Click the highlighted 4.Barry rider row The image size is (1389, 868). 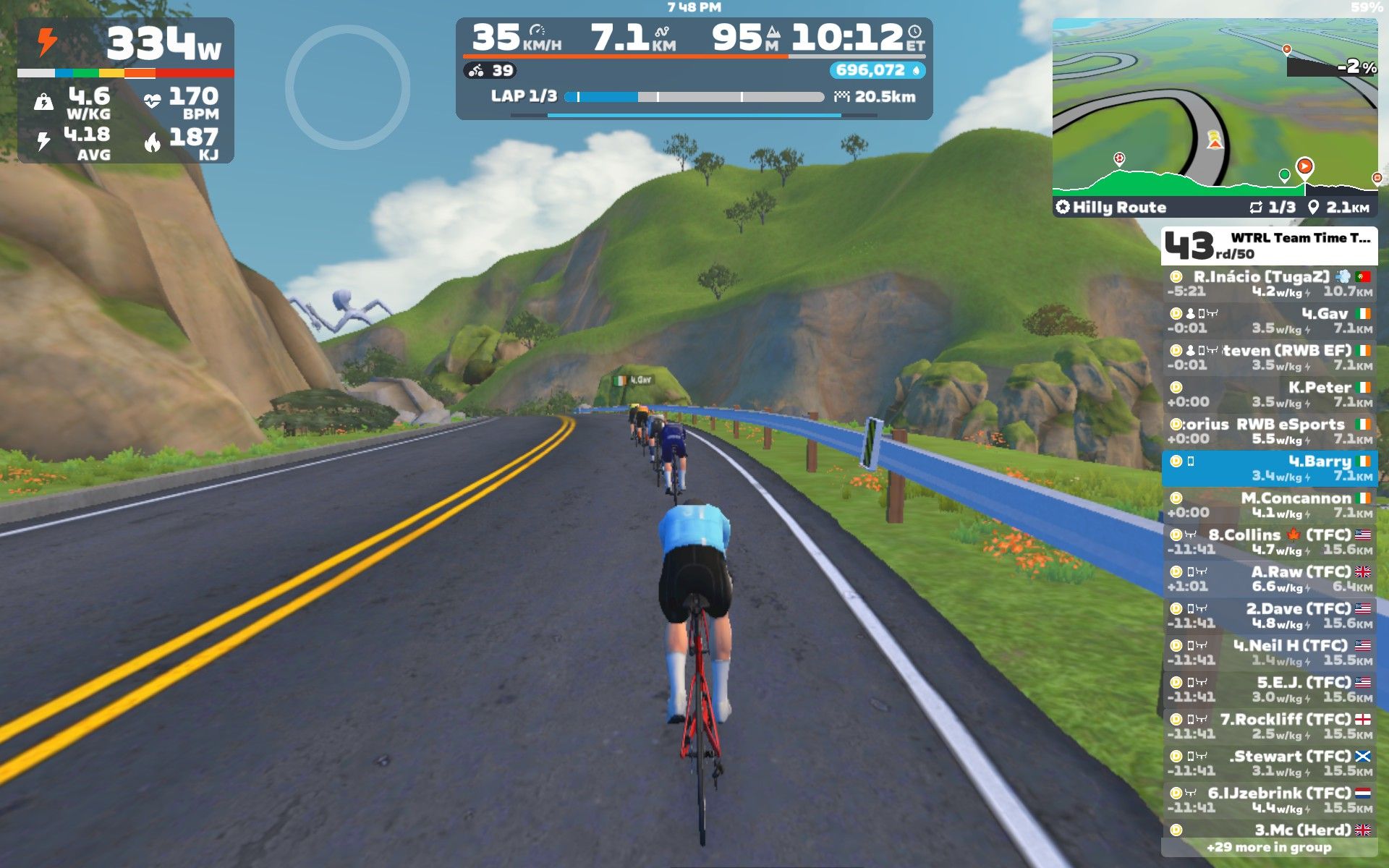tap(1269, 468)
